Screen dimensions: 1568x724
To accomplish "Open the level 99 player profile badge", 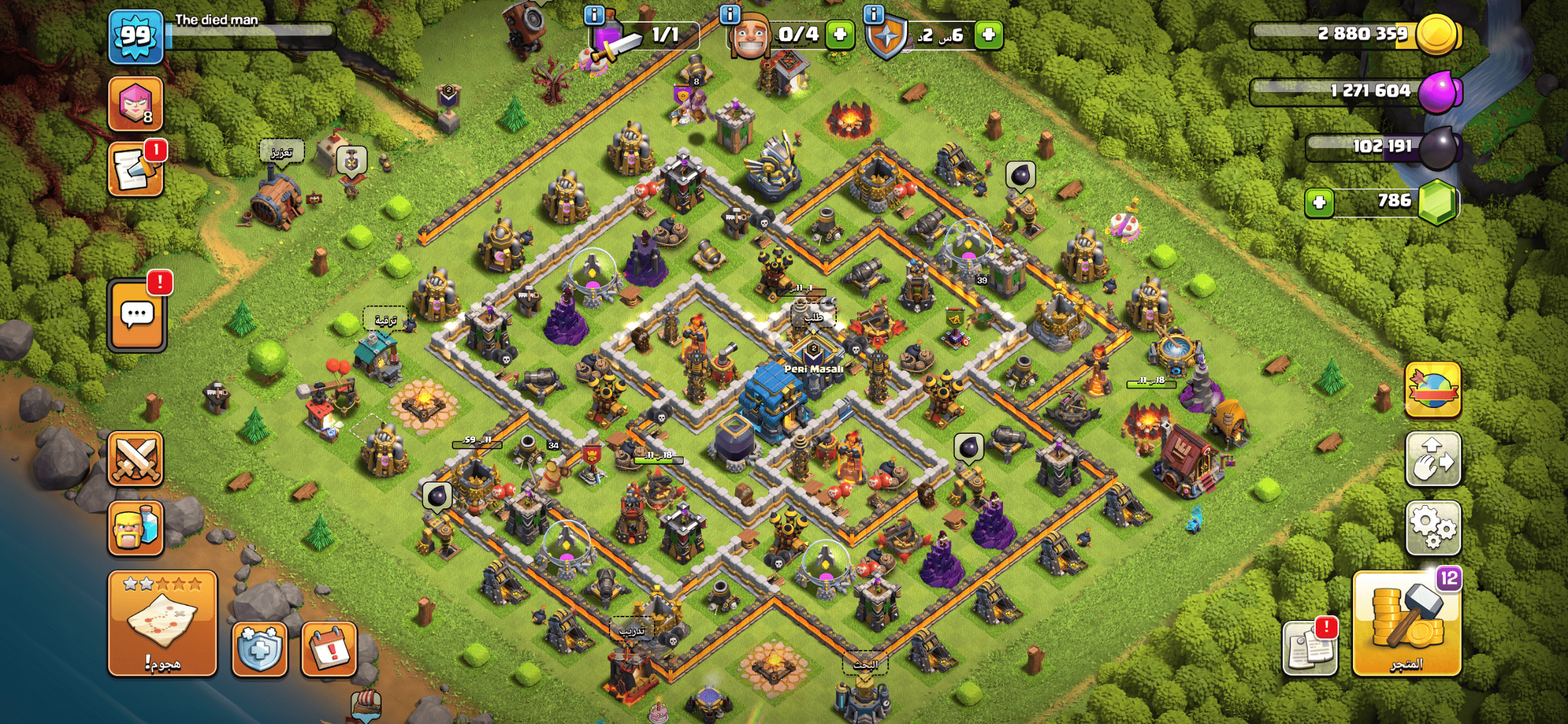I will pyautogui.click(x=135, y=37).
